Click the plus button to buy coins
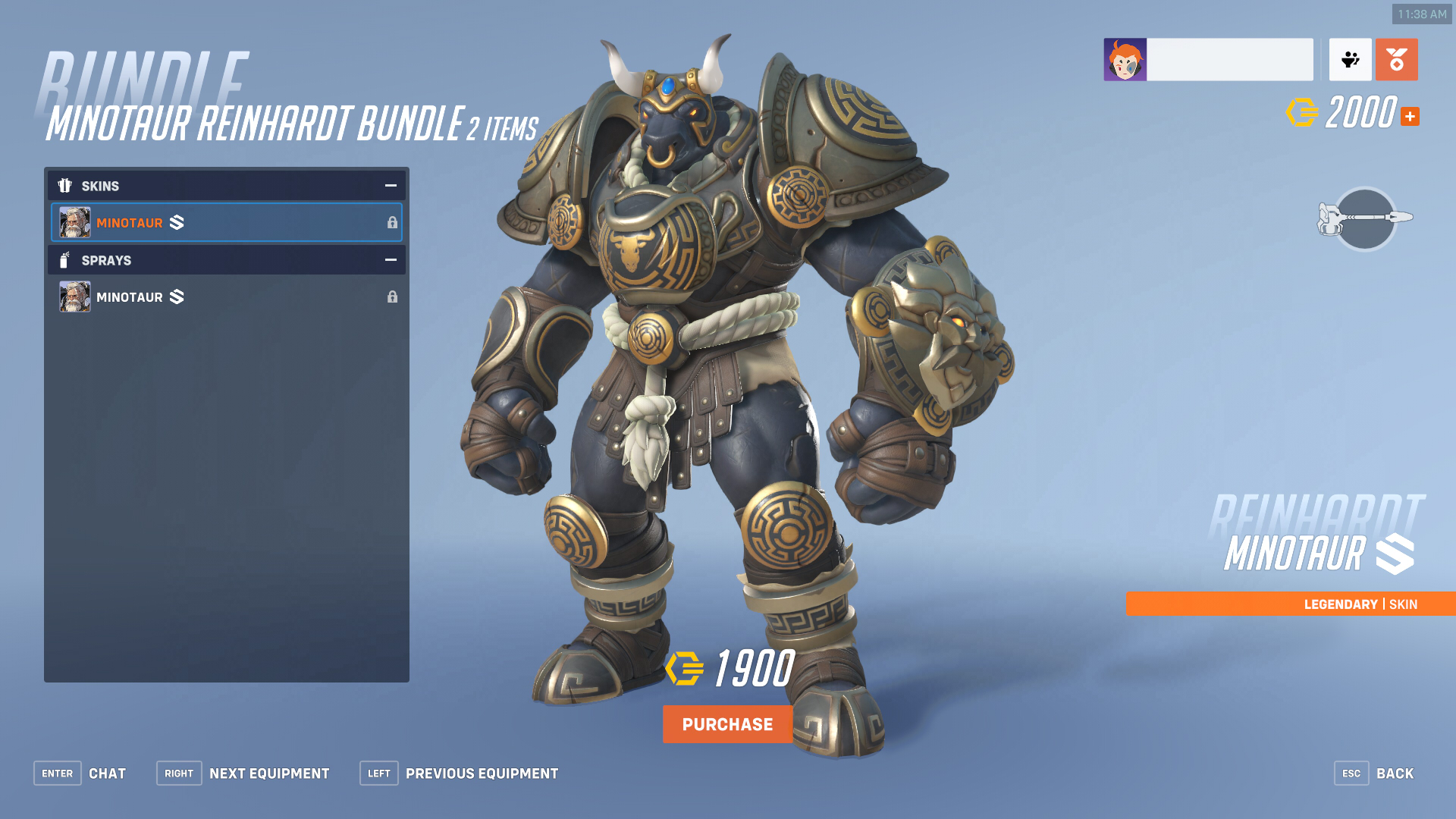1456x819 pixels. tap(1410, 116)
